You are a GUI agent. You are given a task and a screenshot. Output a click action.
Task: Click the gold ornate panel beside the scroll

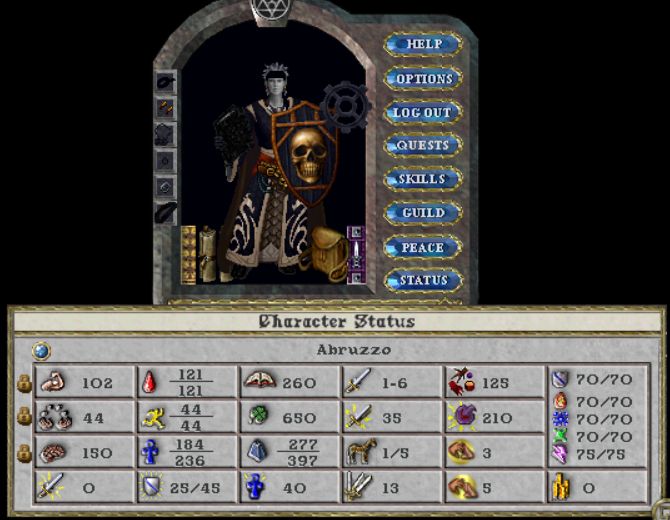point(188,254)
